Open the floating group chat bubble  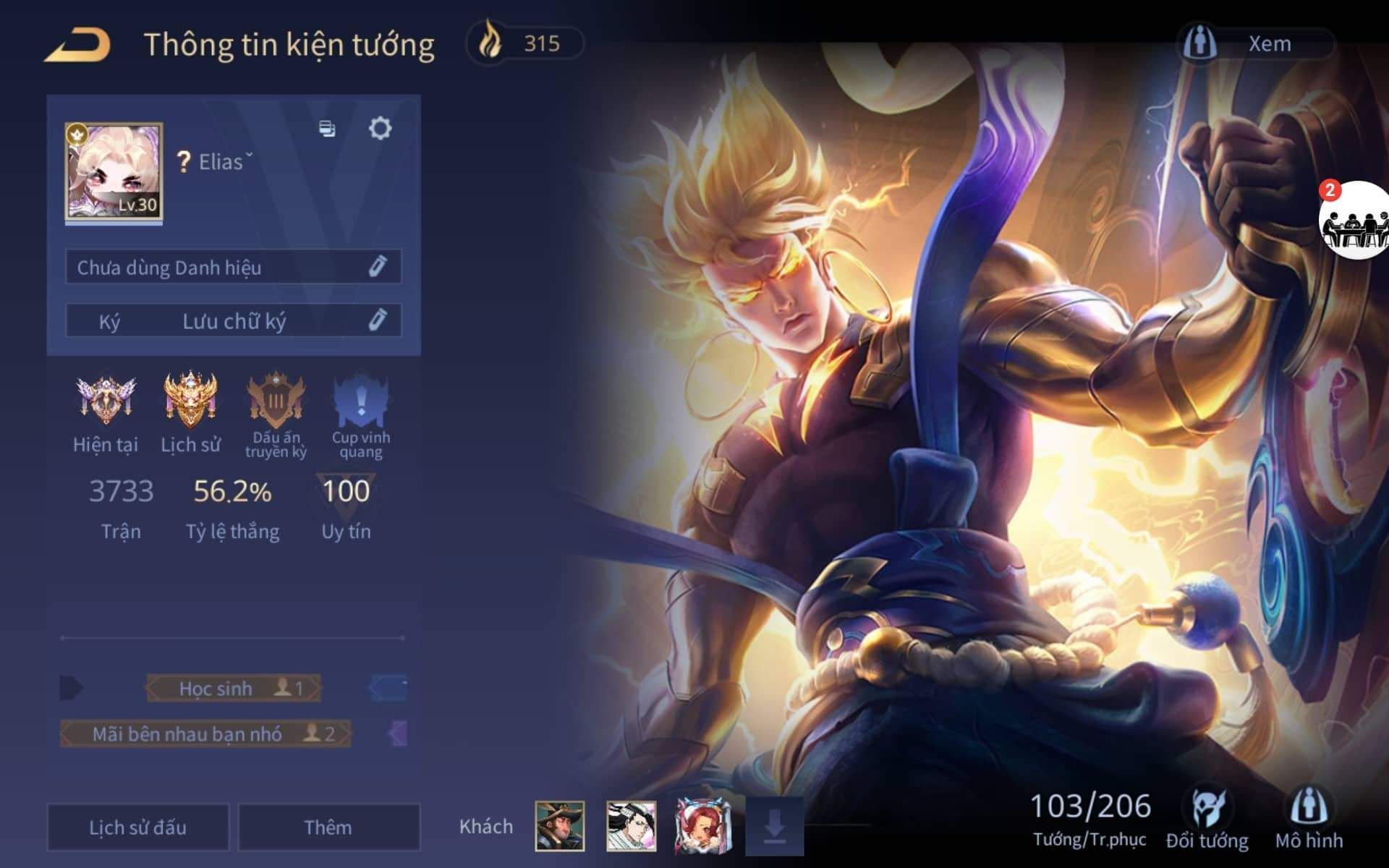1354,221
